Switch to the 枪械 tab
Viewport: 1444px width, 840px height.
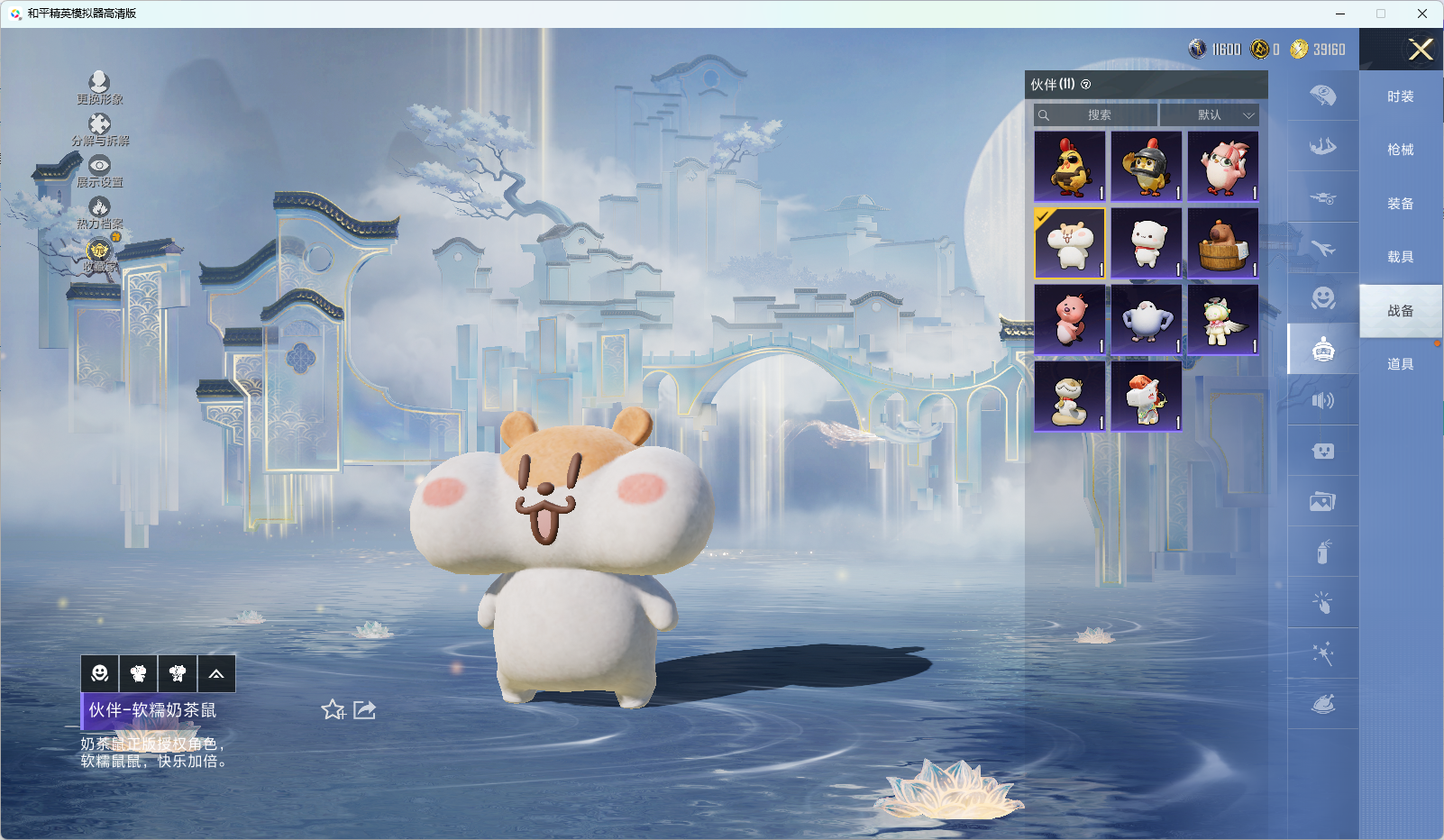1400,150
